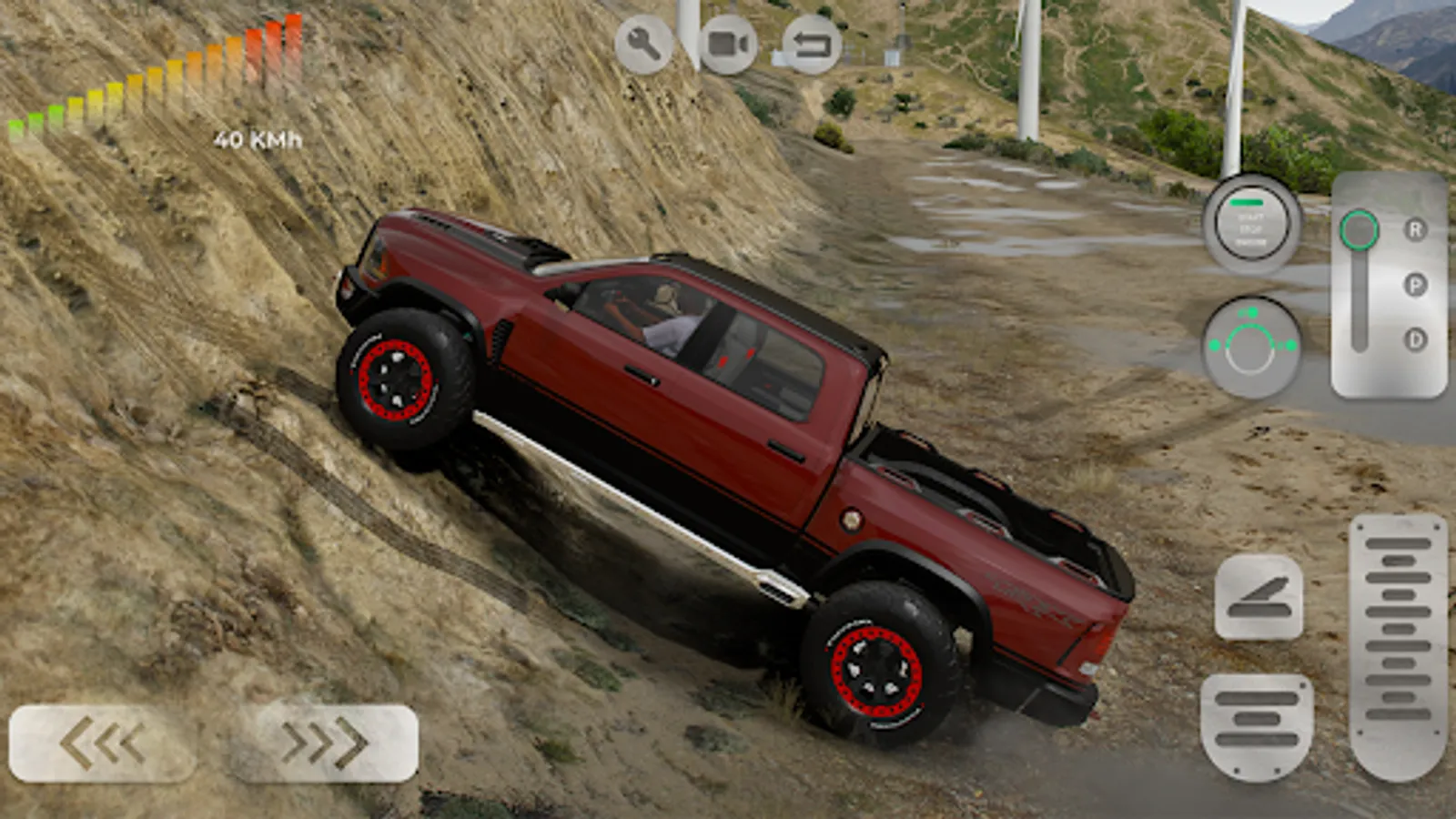Viewport: 1456px width, 819px height.
Task: Steer right with the right chevrons button
Action: point(325,743)
